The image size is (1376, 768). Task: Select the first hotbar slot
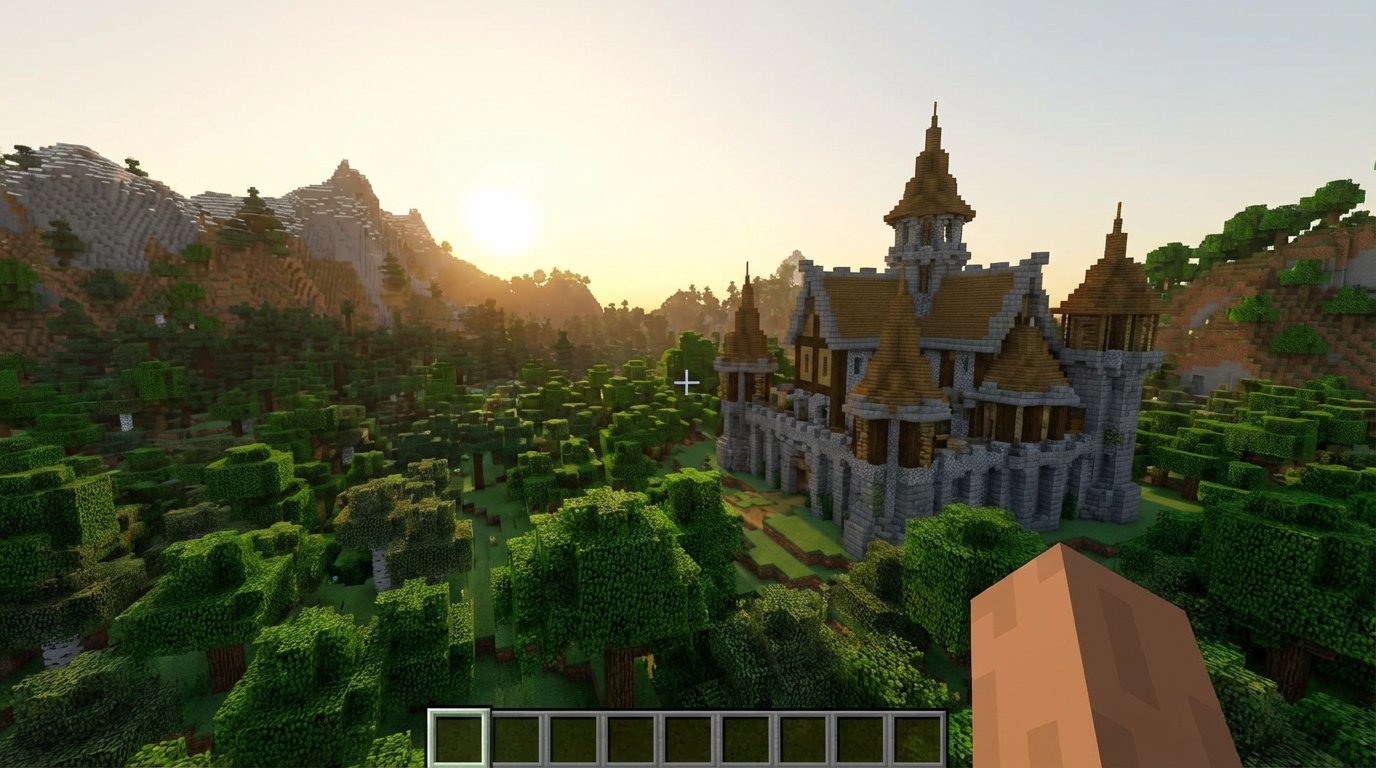458,739
